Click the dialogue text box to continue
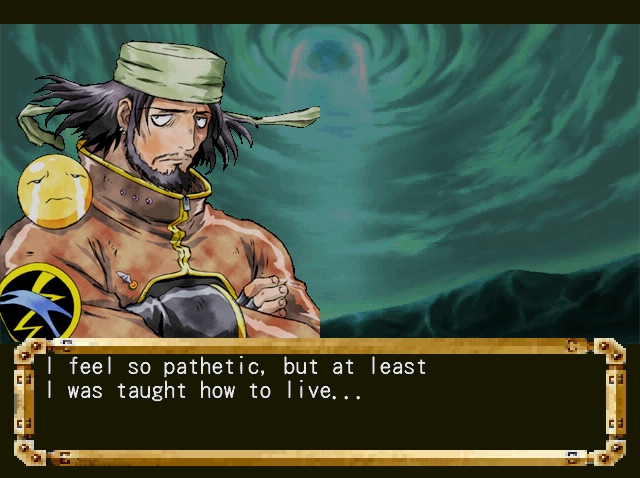Image resolution: width=640 pixels, height=478 pixels. 319,401
